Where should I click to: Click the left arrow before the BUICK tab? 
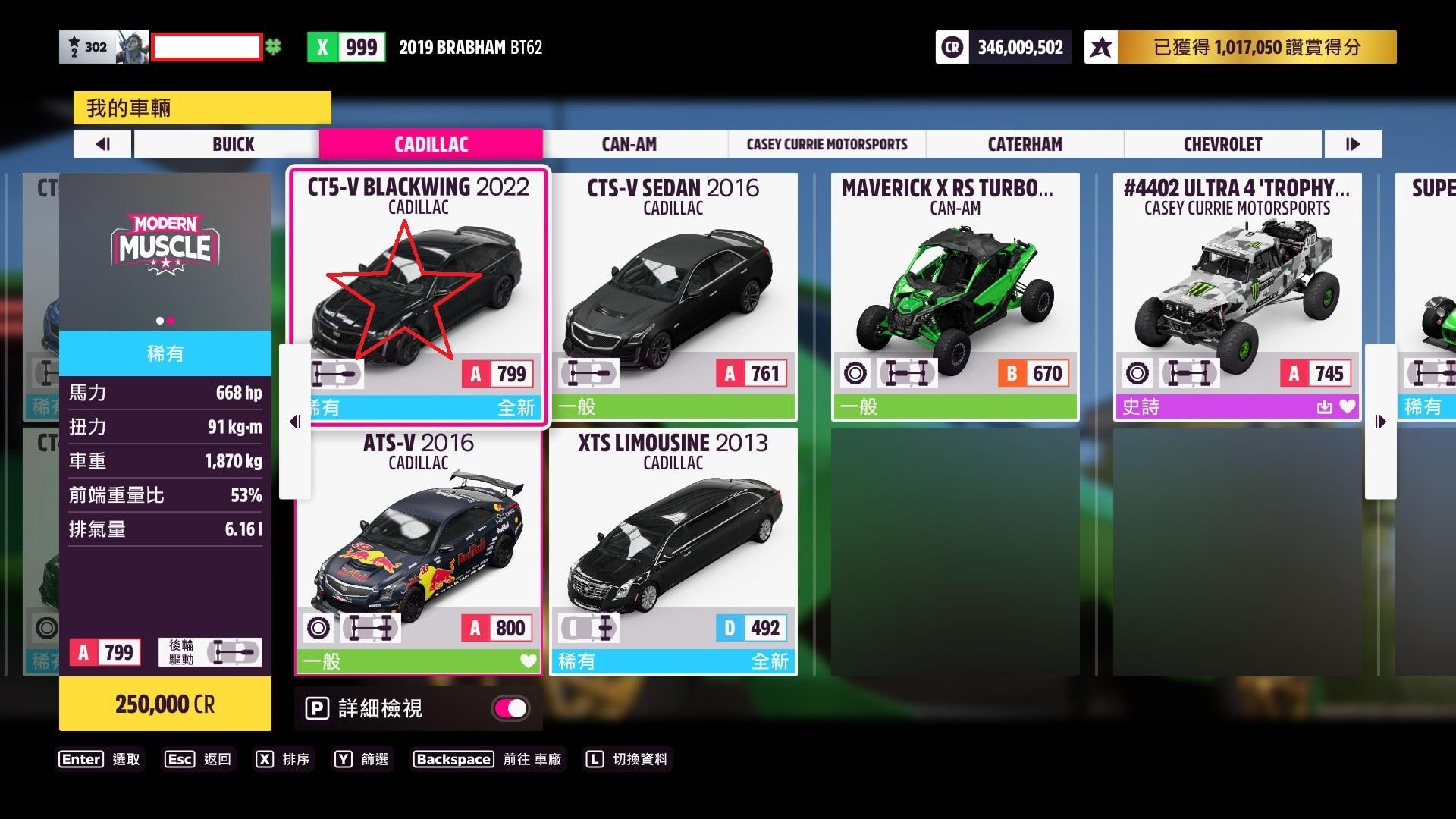tap(102, 144)
